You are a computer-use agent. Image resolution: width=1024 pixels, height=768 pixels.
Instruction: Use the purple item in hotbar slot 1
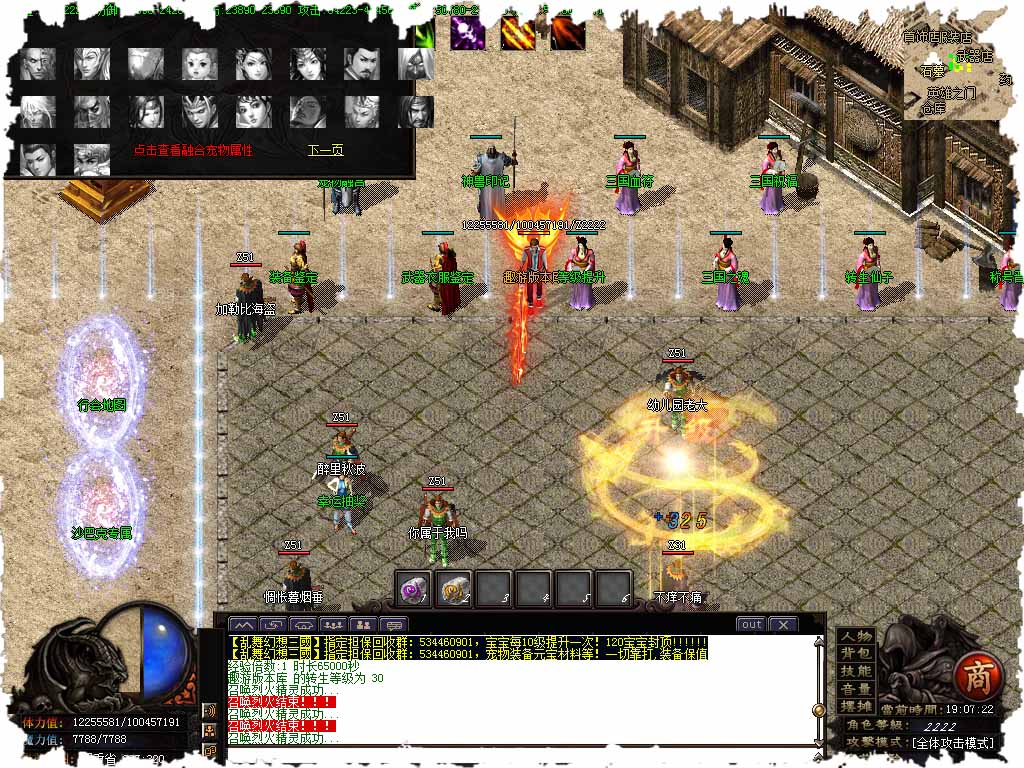pyautogui.click(x=413, y=588)
